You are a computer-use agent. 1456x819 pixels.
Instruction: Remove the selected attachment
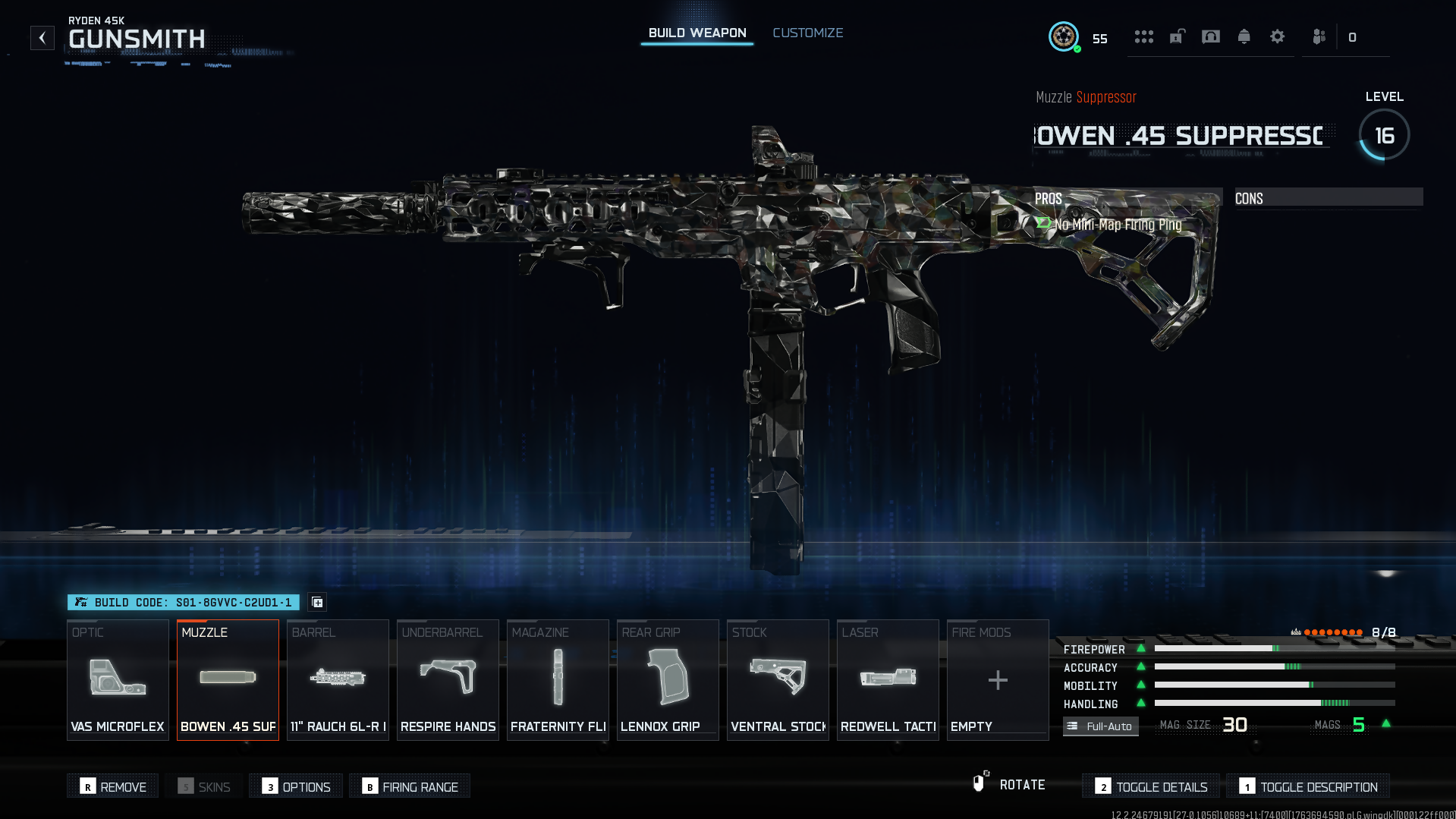pos(113,786)
